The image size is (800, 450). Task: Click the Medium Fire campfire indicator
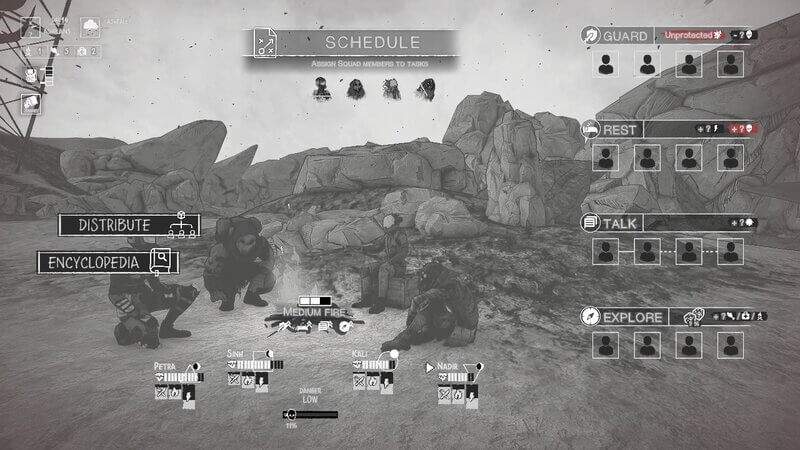(315, 311)
